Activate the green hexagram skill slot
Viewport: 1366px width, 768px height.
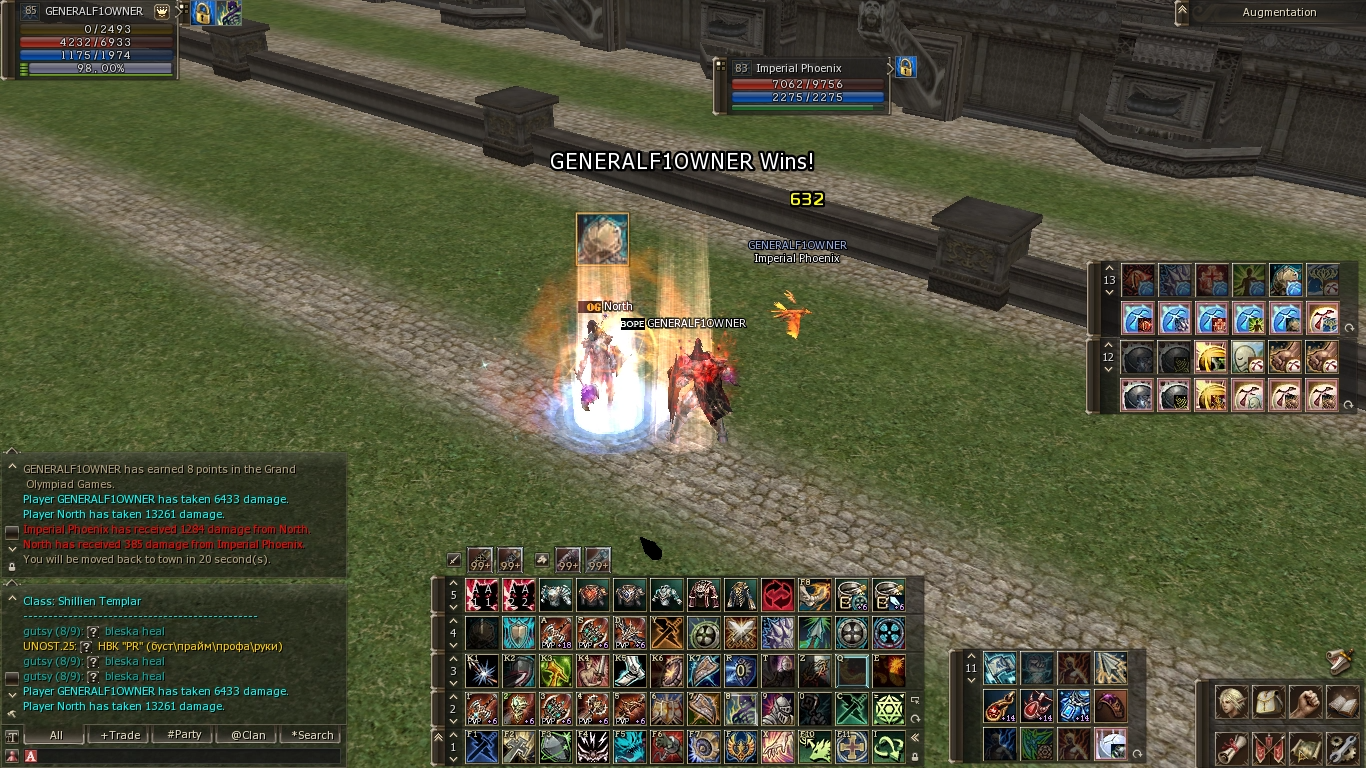pyautogui.click(x=888, y=709)
